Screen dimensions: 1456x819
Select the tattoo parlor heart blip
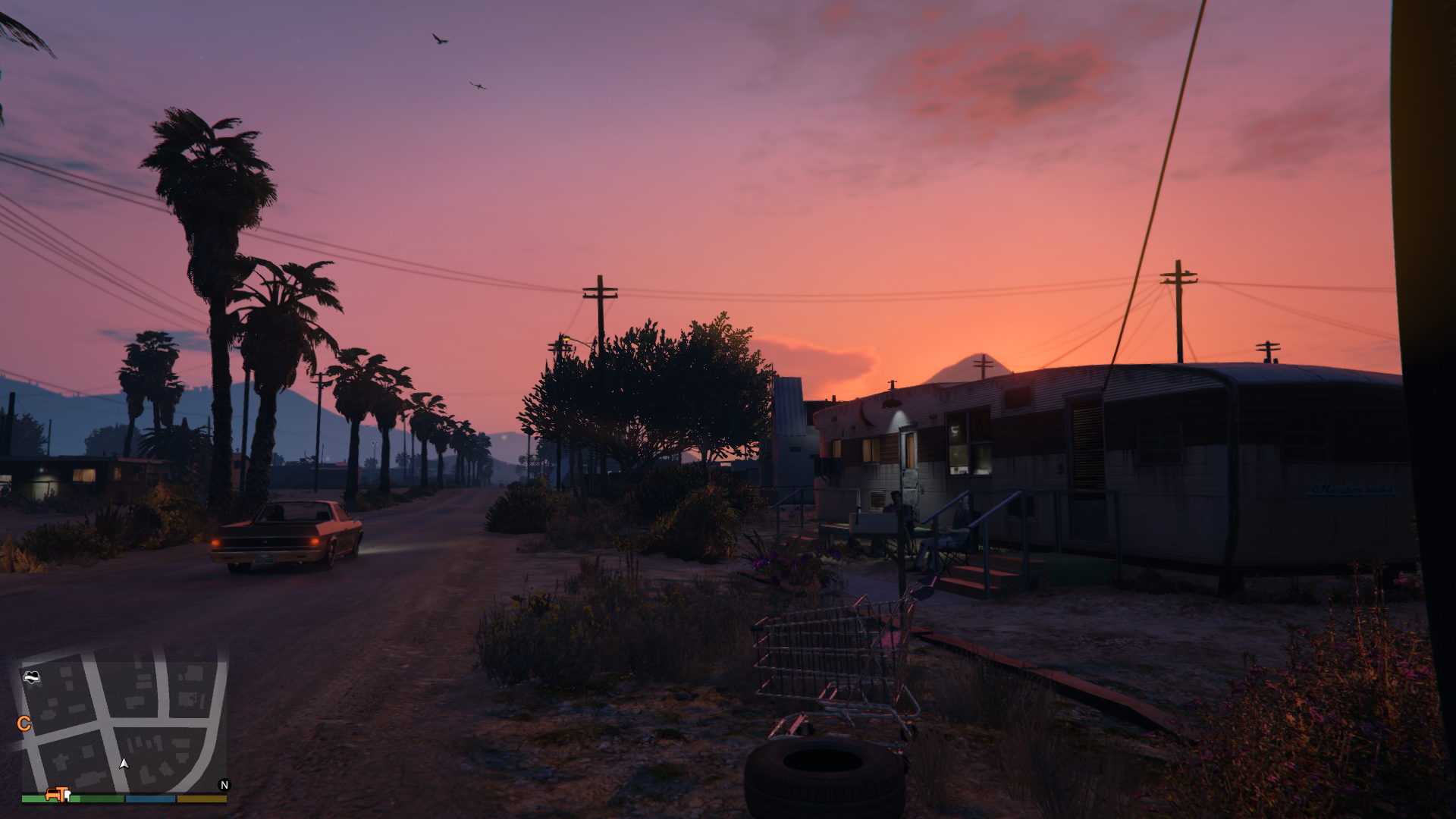pyautogui.click(x=31, y=676)
